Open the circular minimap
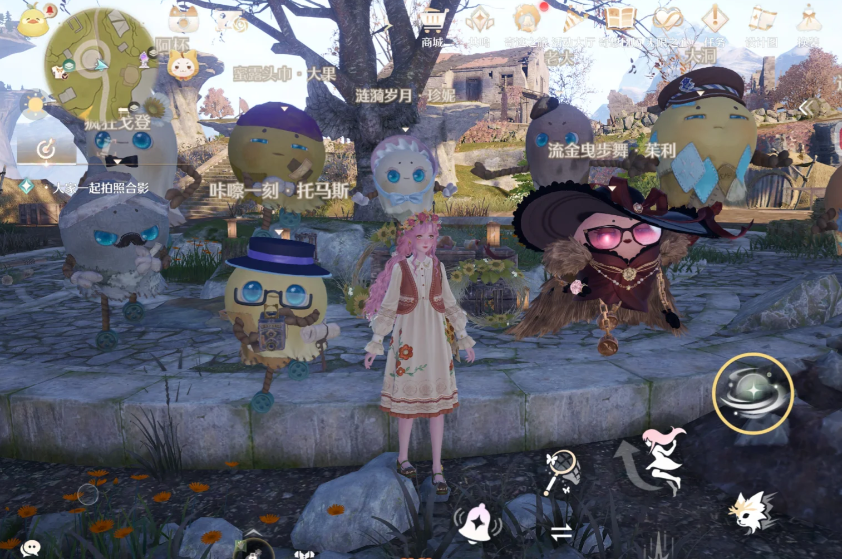This screenshot has height=559, width=842. click(x=99, y=60)
